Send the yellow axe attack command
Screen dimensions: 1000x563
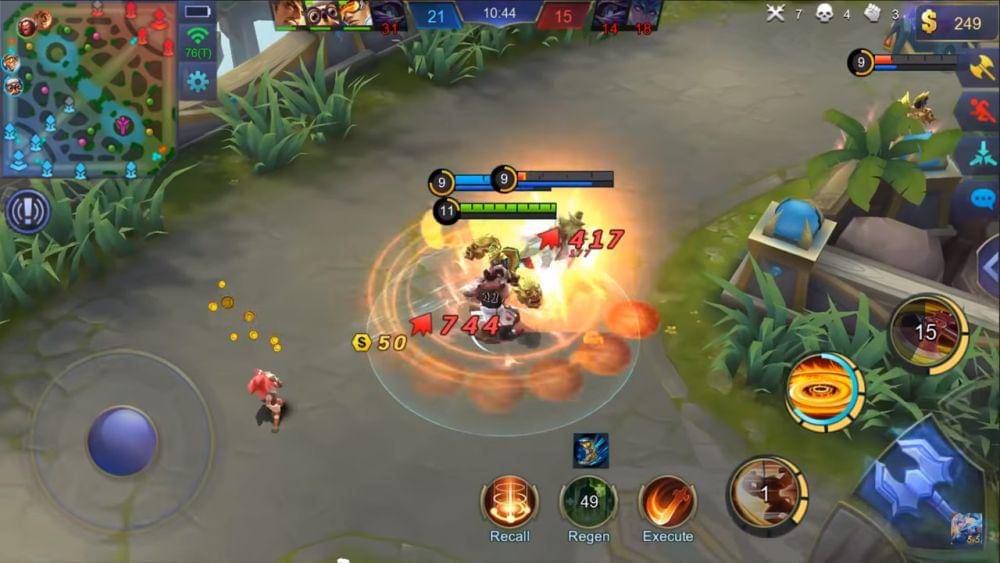click(980, 69)
